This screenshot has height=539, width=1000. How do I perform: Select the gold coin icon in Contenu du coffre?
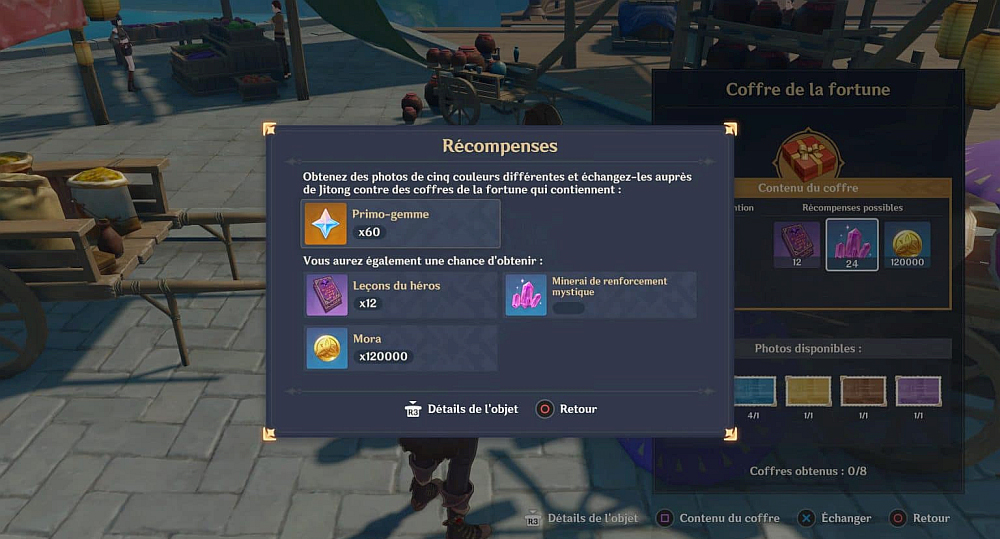[x=907, y=242]
